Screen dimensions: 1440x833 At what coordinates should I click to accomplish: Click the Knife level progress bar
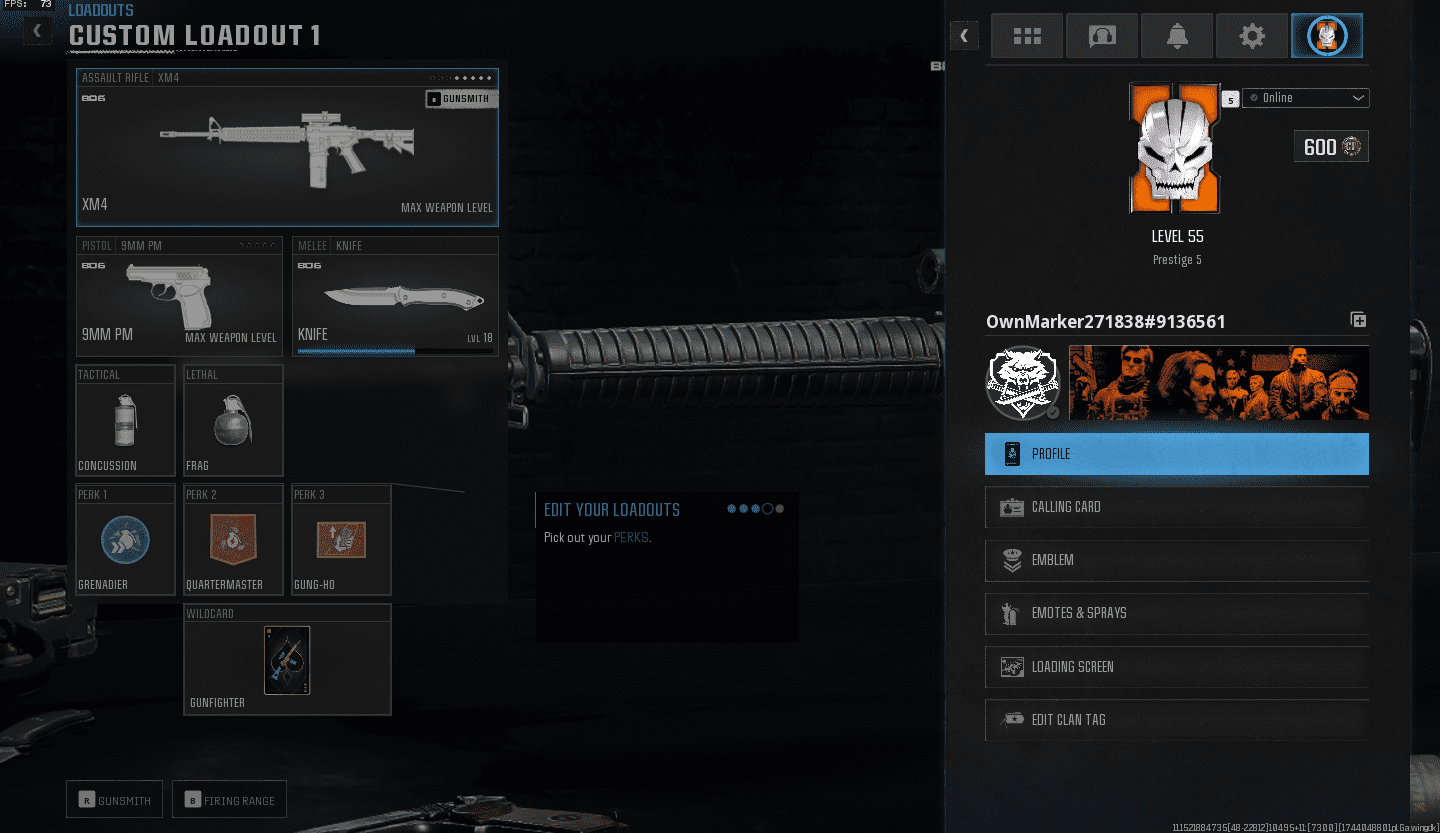pos(395,350)
